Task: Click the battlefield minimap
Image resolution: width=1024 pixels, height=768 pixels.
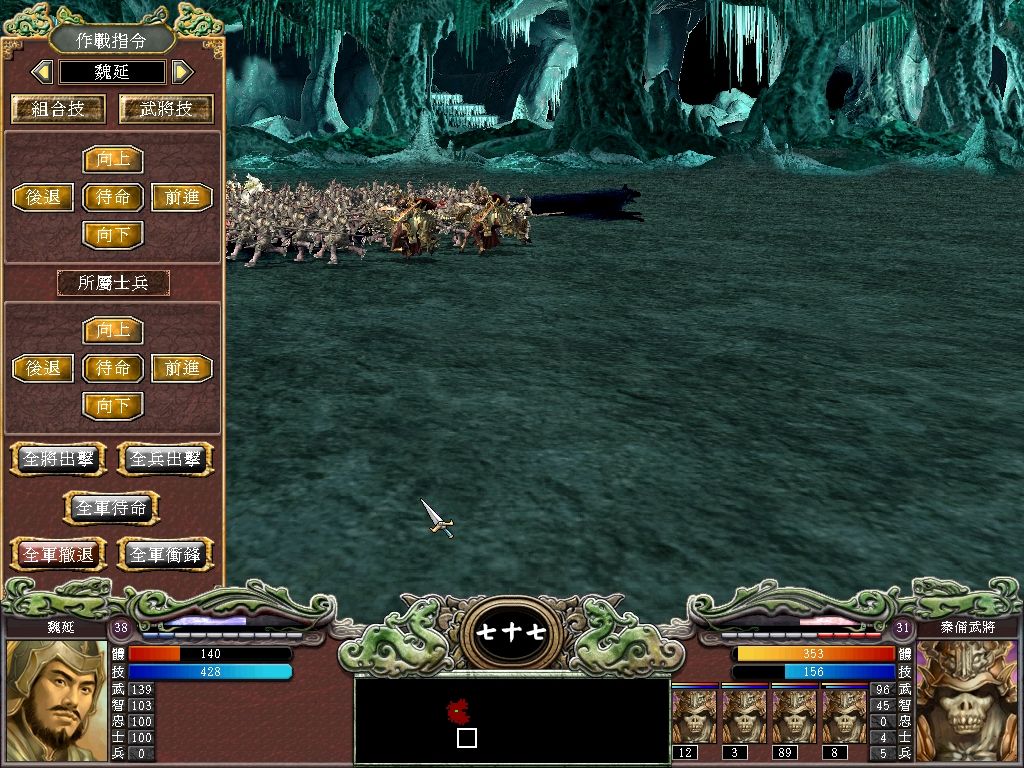Action: (x=512, y=719)
